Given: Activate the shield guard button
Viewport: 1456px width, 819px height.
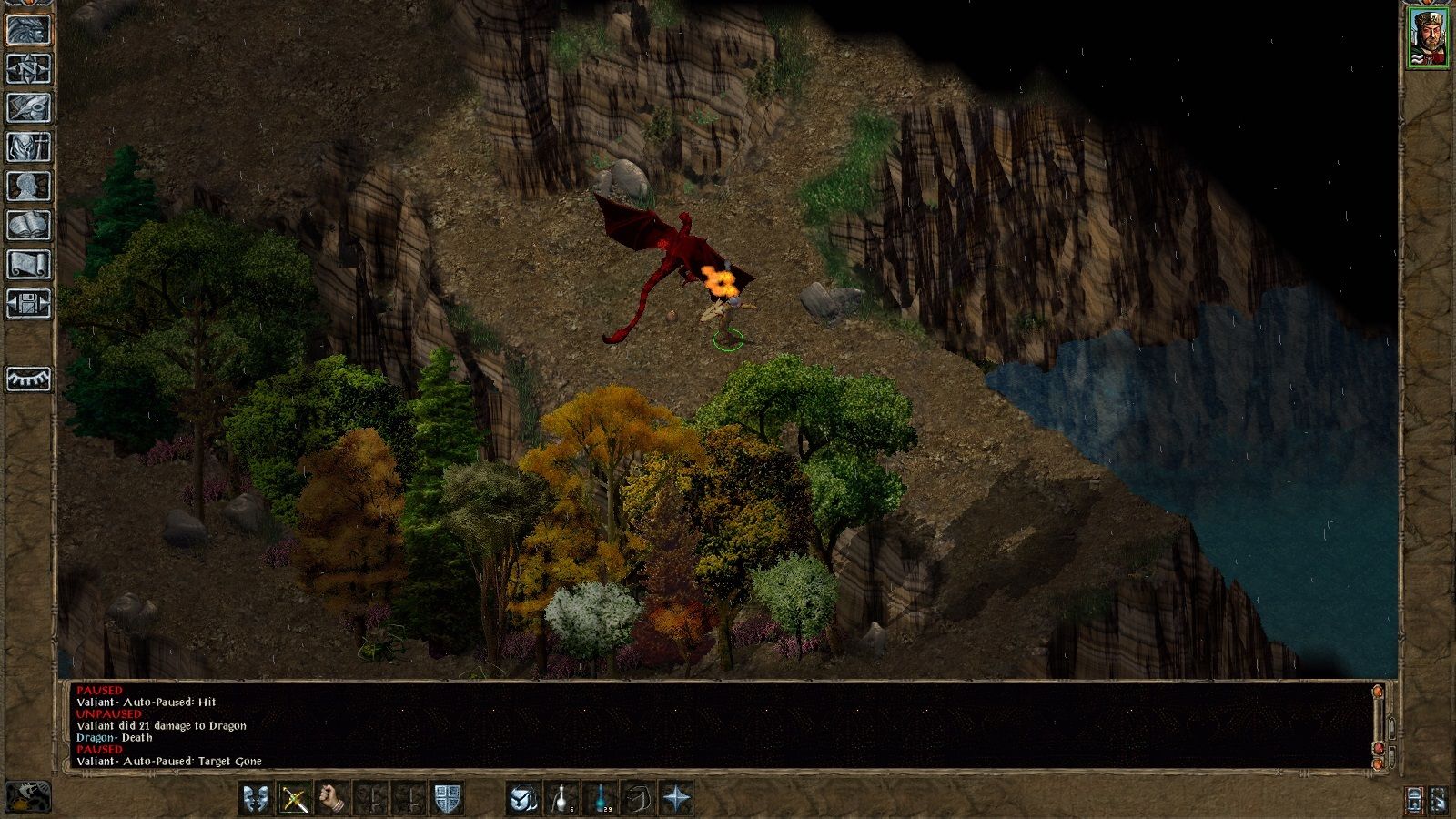Looking at the screenshot, I should tap(447, 799).
